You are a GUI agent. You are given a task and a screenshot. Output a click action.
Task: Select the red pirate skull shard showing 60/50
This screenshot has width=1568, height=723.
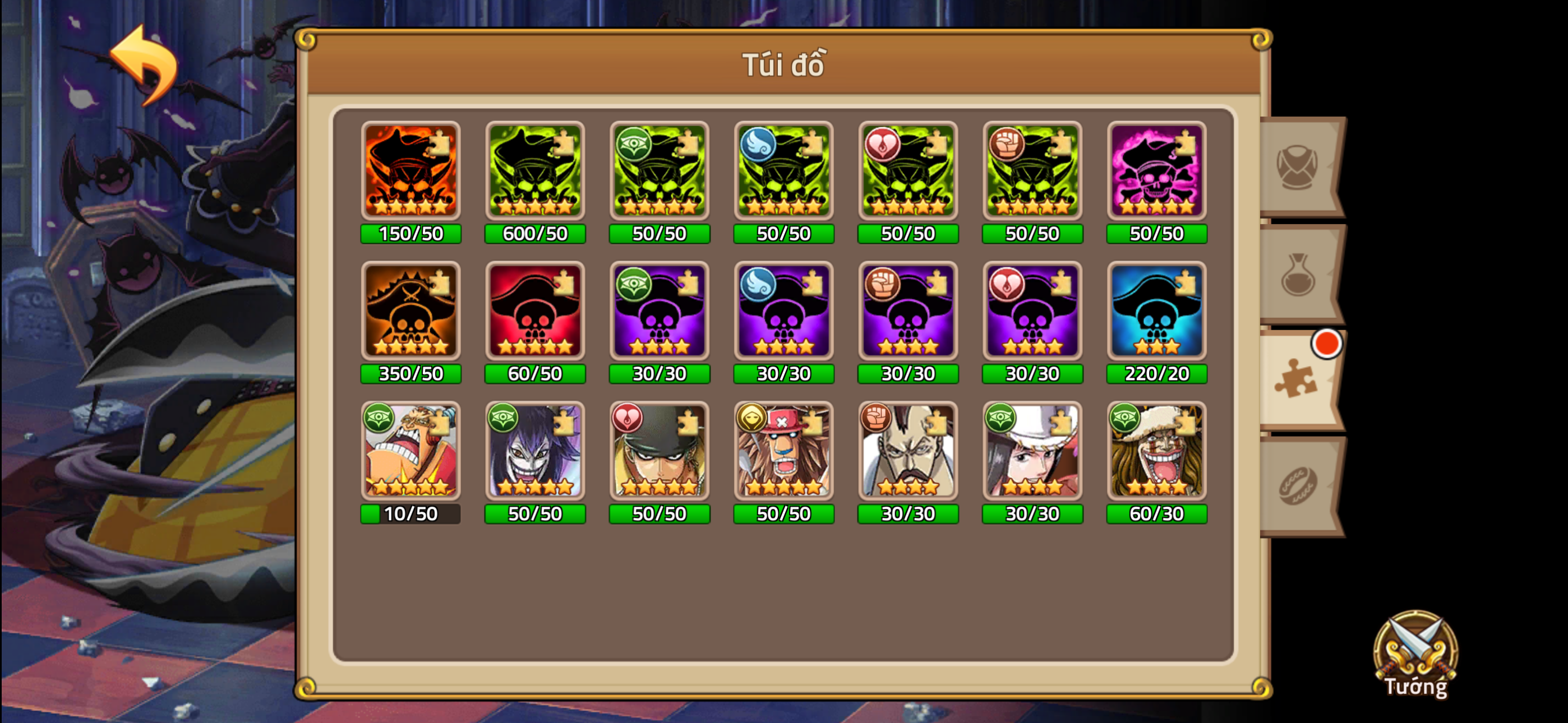click(x=535, y=312)
